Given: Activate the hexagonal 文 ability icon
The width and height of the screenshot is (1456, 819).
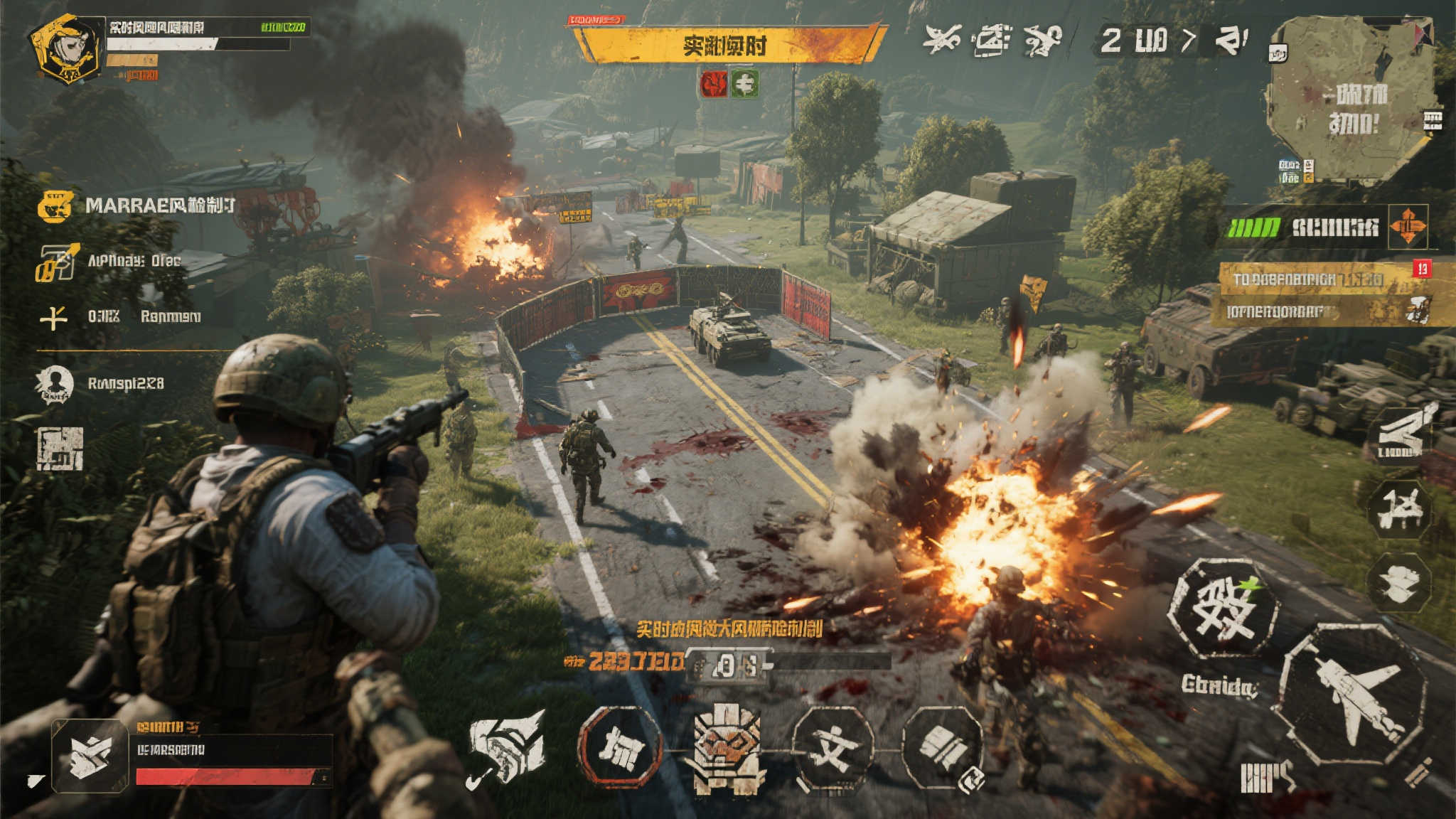Looking at the screenshot, I should (x=833, y=748).
